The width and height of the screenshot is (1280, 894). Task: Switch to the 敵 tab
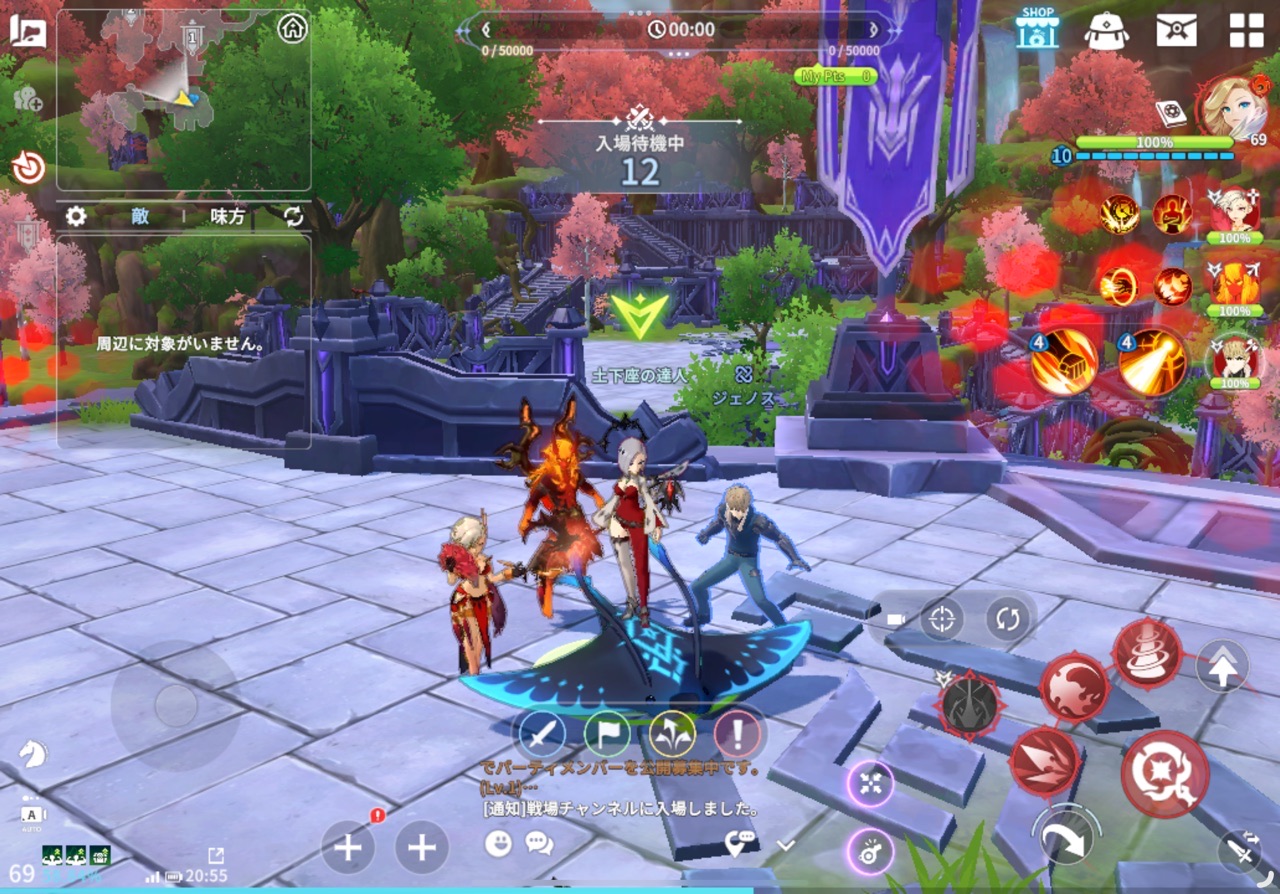[139, 216]
